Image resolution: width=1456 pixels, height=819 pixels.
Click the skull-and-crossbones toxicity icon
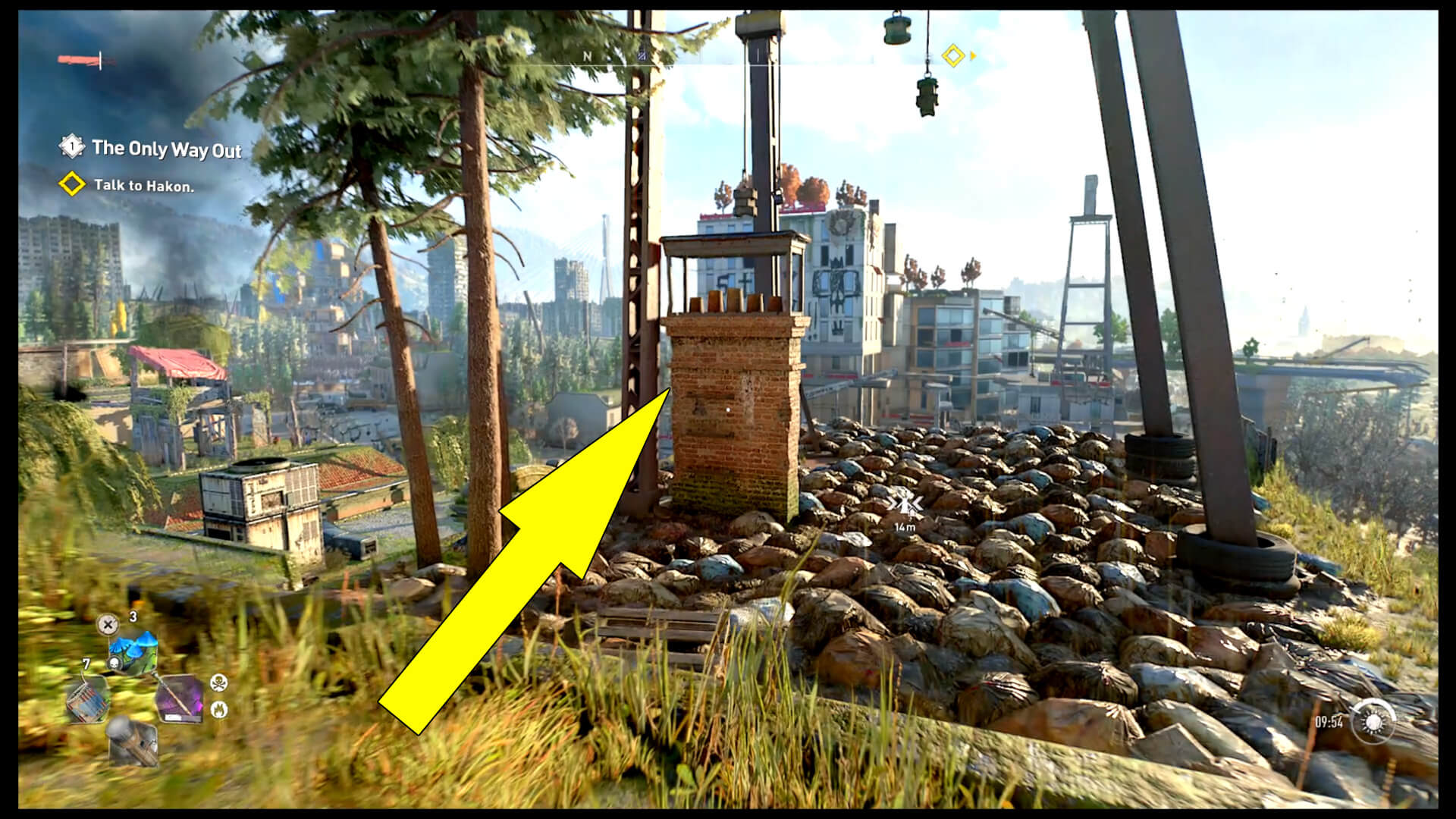(220, 683)
